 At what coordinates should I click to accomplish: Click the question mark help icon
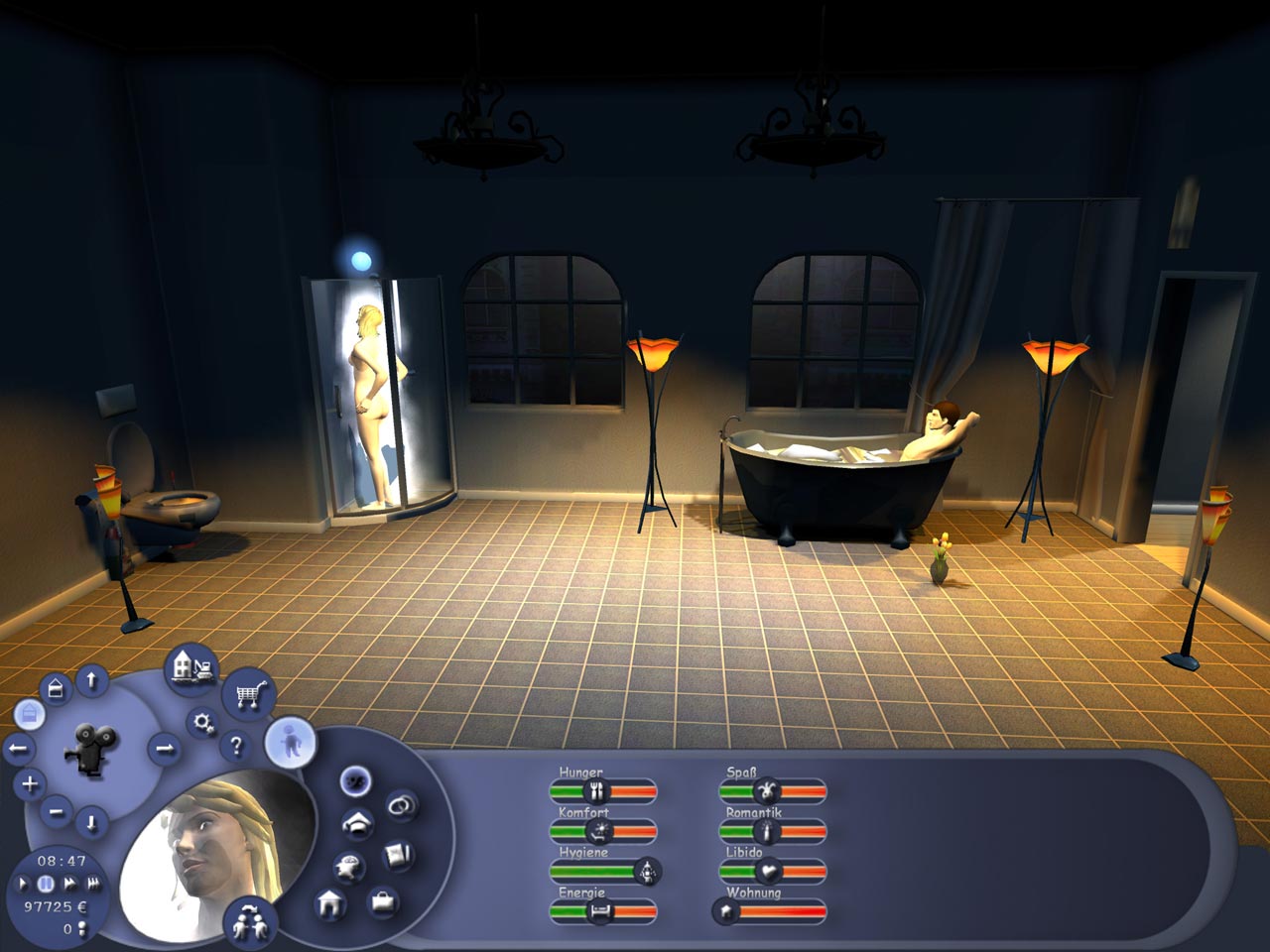coord(236,747)
